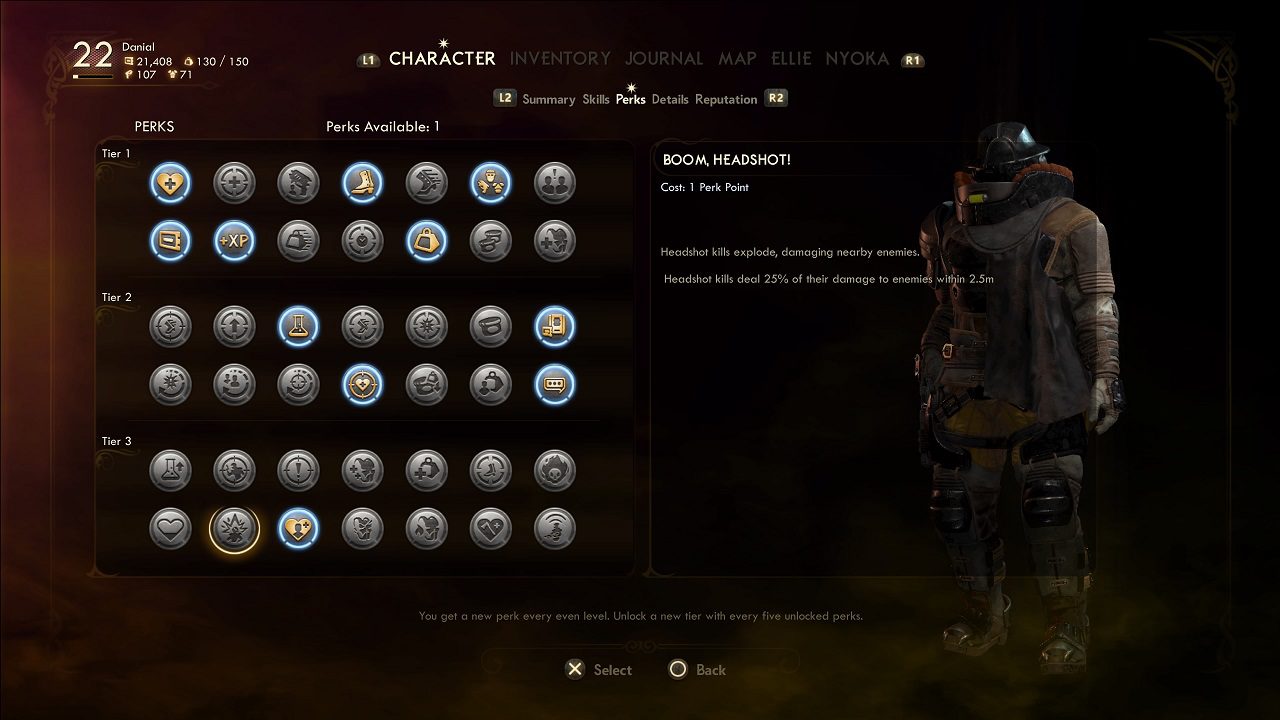Select the highlighted Boom, Headshot! perk

[234, 528]
